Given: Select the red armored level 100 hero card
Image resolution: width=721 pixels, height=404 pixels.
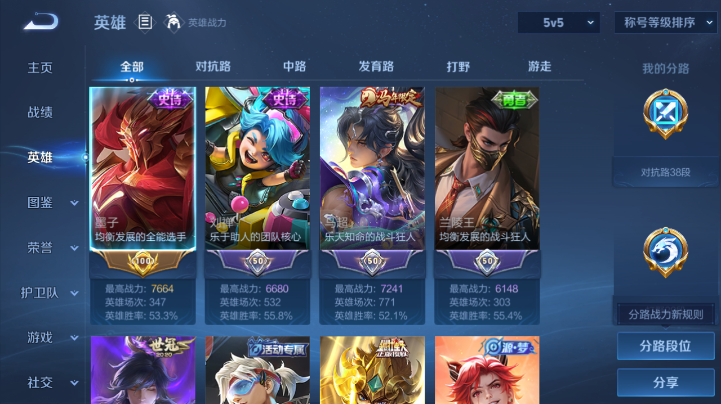Looking at the screenshot, I should 142,170.
